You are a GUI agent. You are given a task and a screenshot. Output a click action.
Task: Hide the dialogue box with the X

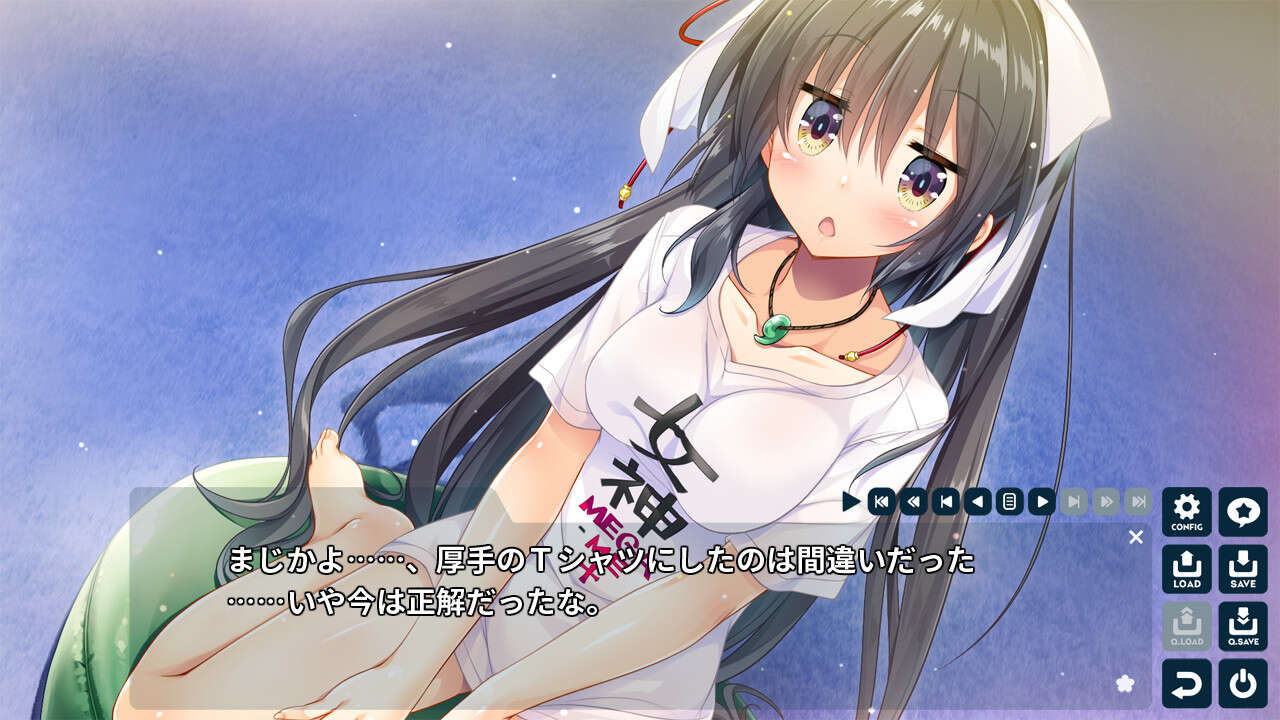1135,537
